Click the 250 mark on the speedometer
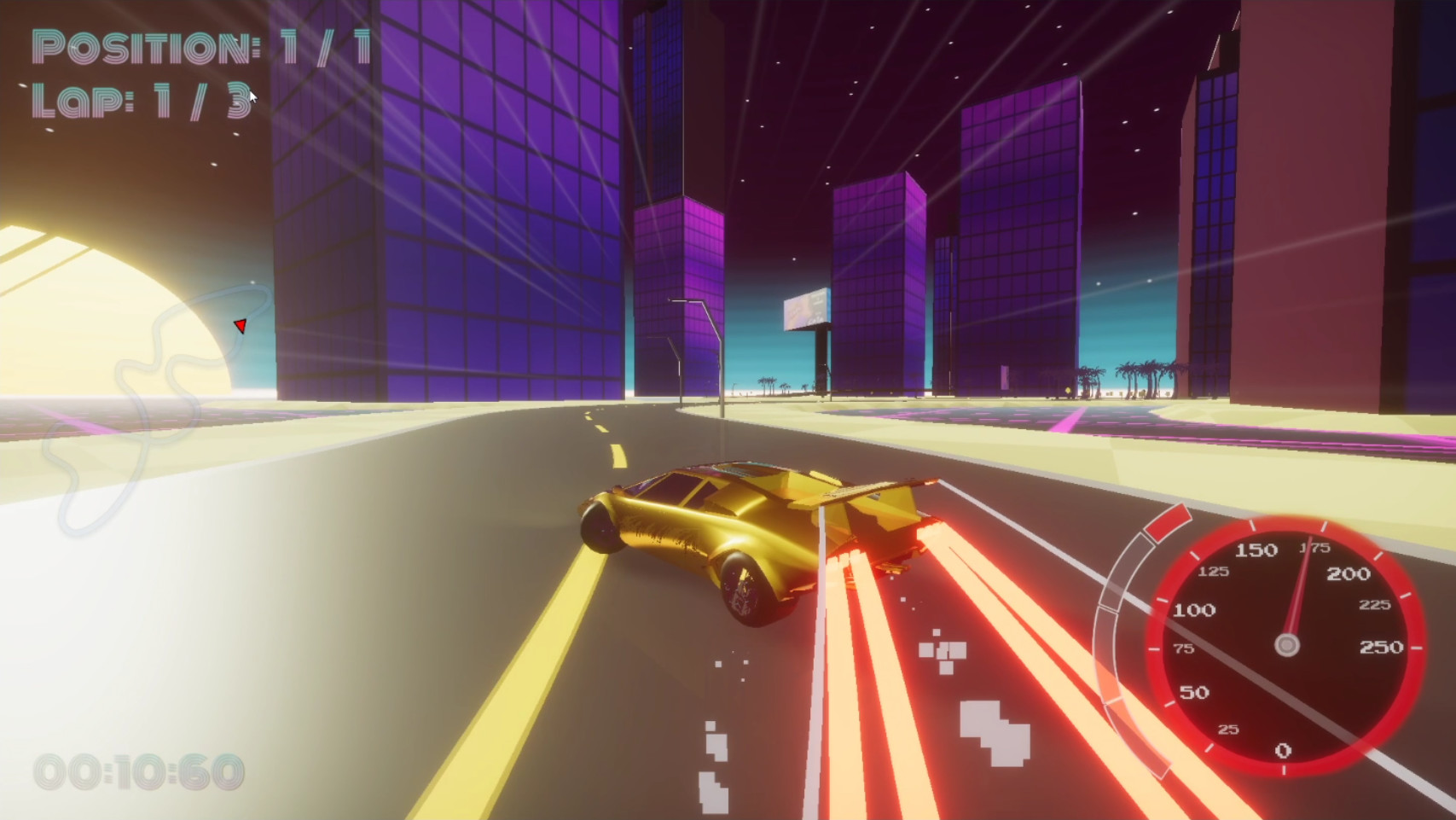This screenshot has height=820, width=1456. 1383,648
